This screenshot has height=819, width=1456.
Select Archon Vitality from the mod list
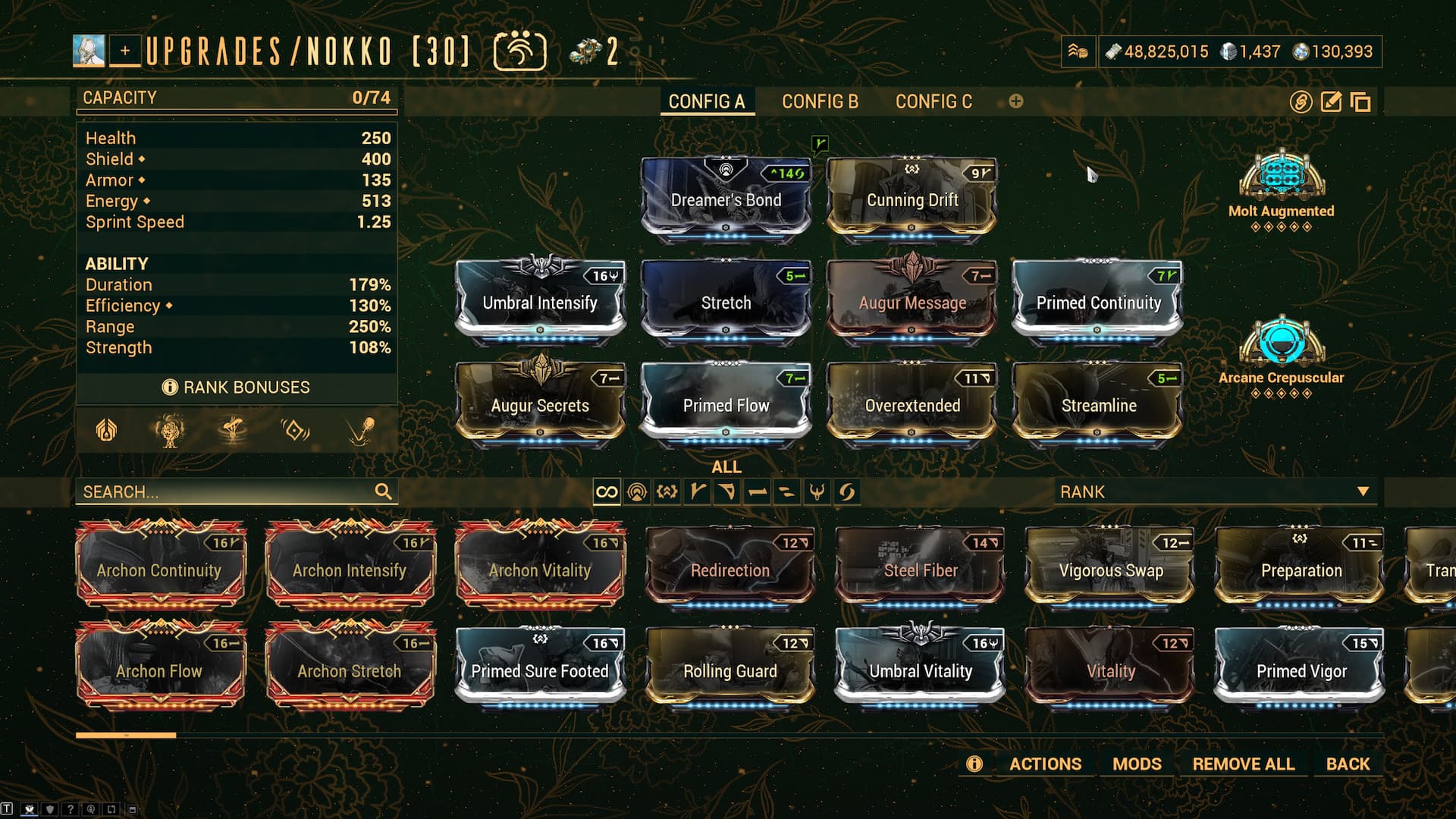pos(540,570)
